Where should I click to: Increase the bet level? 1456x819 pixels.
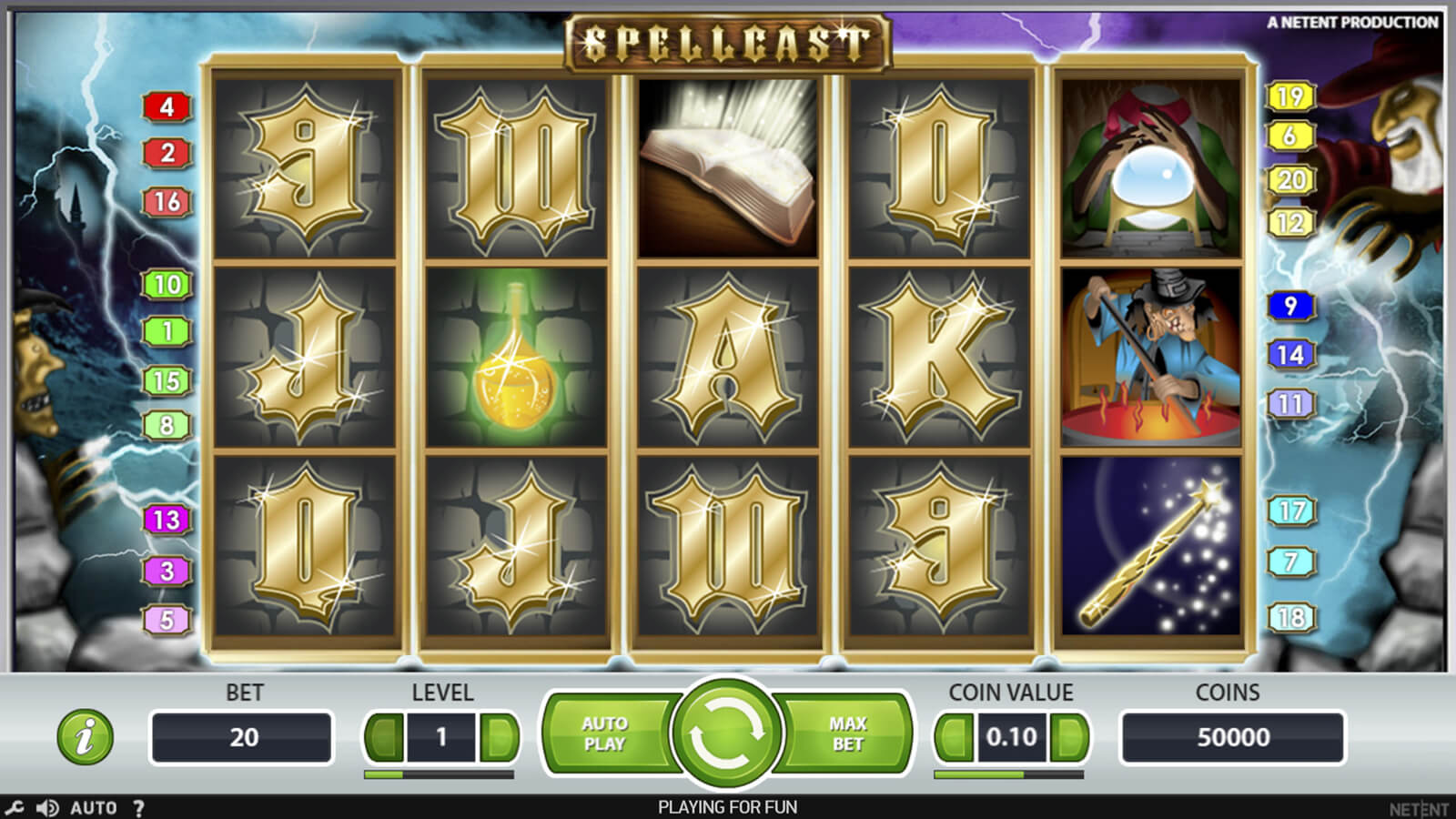click(499, 737)
